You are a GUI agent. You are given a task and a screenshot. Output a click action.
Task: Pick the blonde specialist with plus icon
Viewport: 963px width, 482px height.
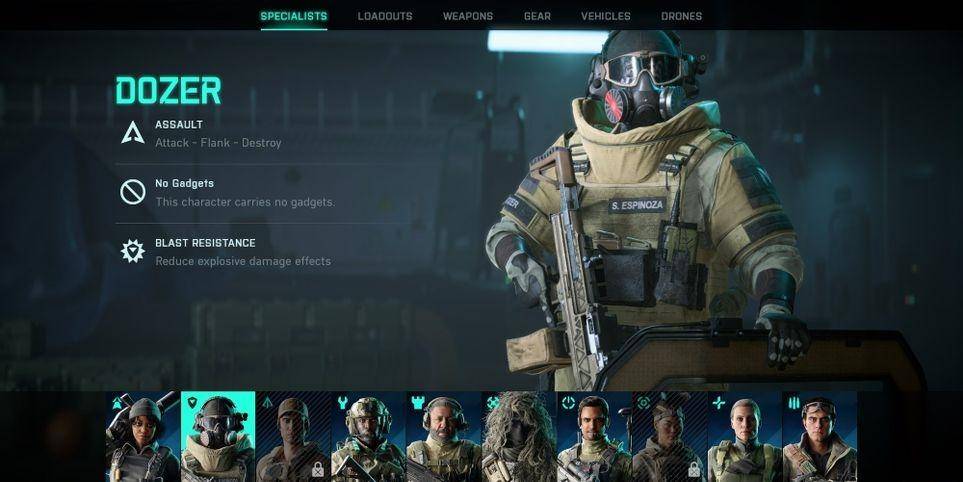(x=744, y=436)
